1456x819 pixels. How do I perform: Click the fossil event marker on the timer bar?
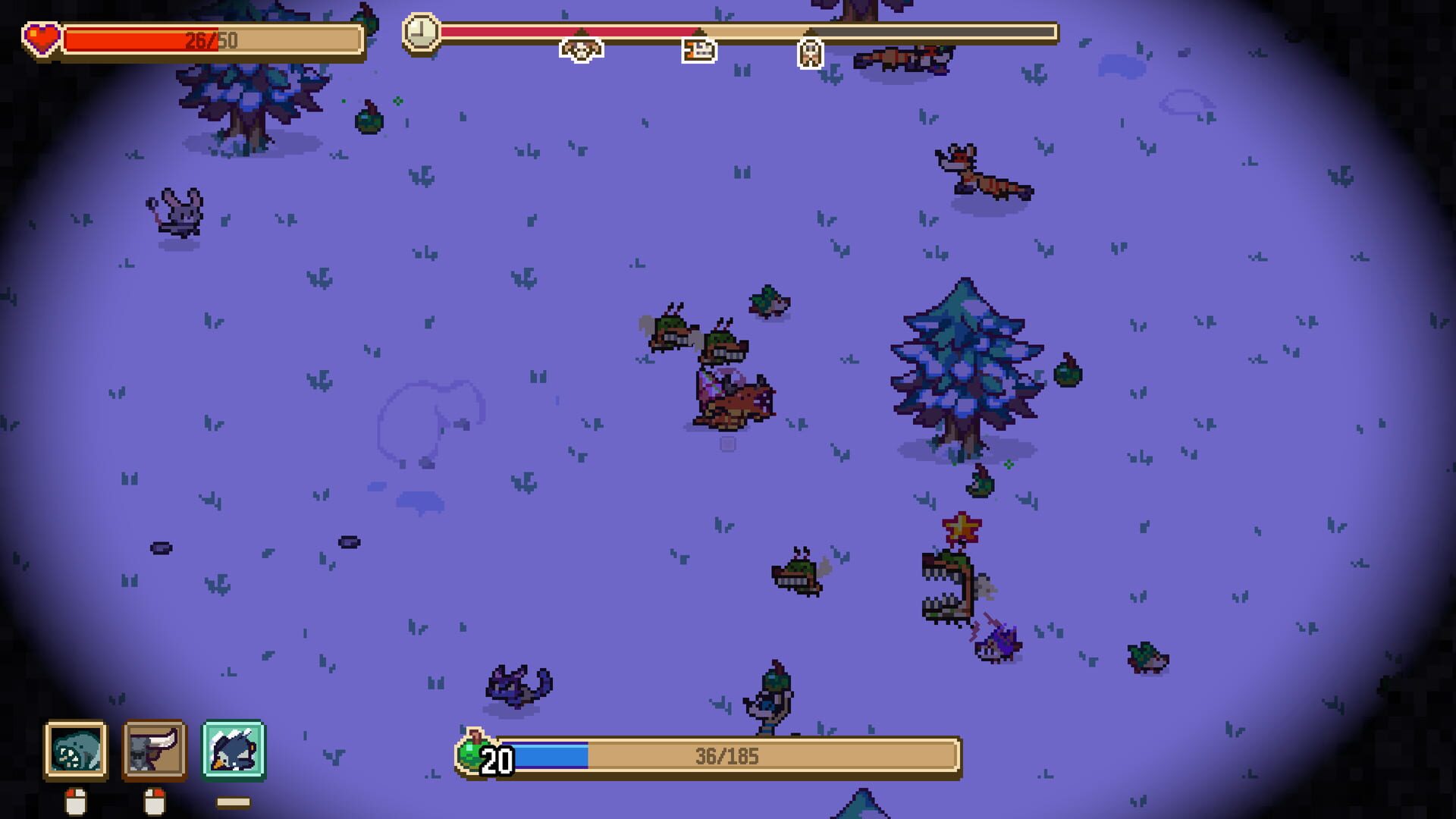click(x=699, y=51)
